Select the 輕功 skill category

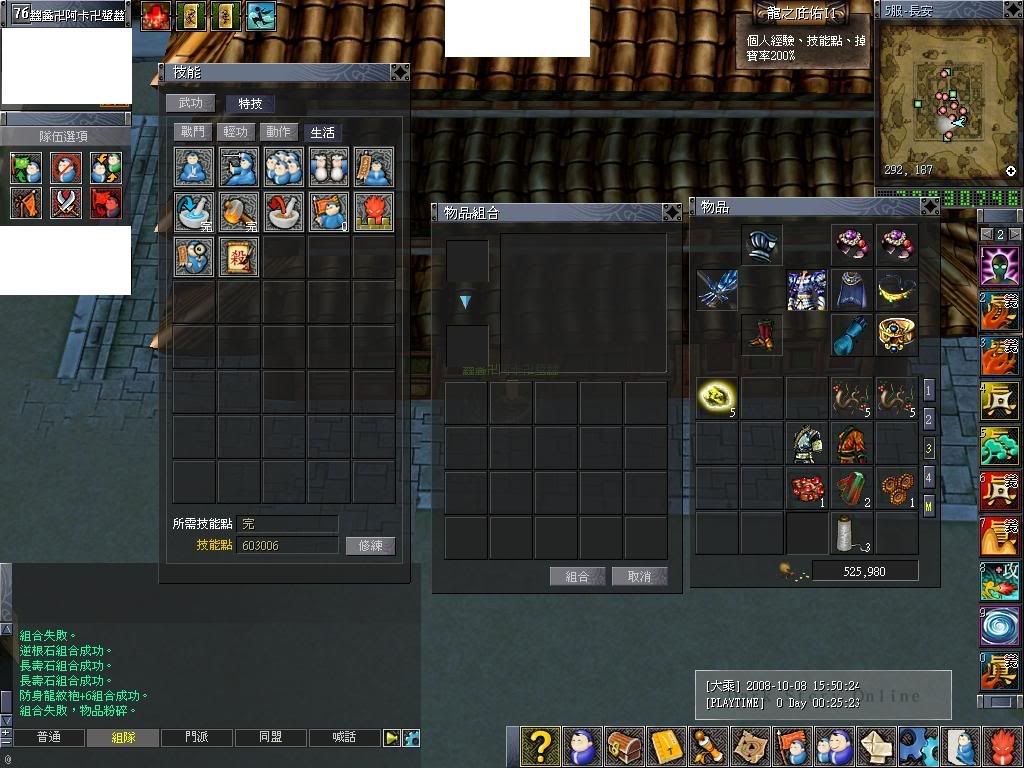236,132
